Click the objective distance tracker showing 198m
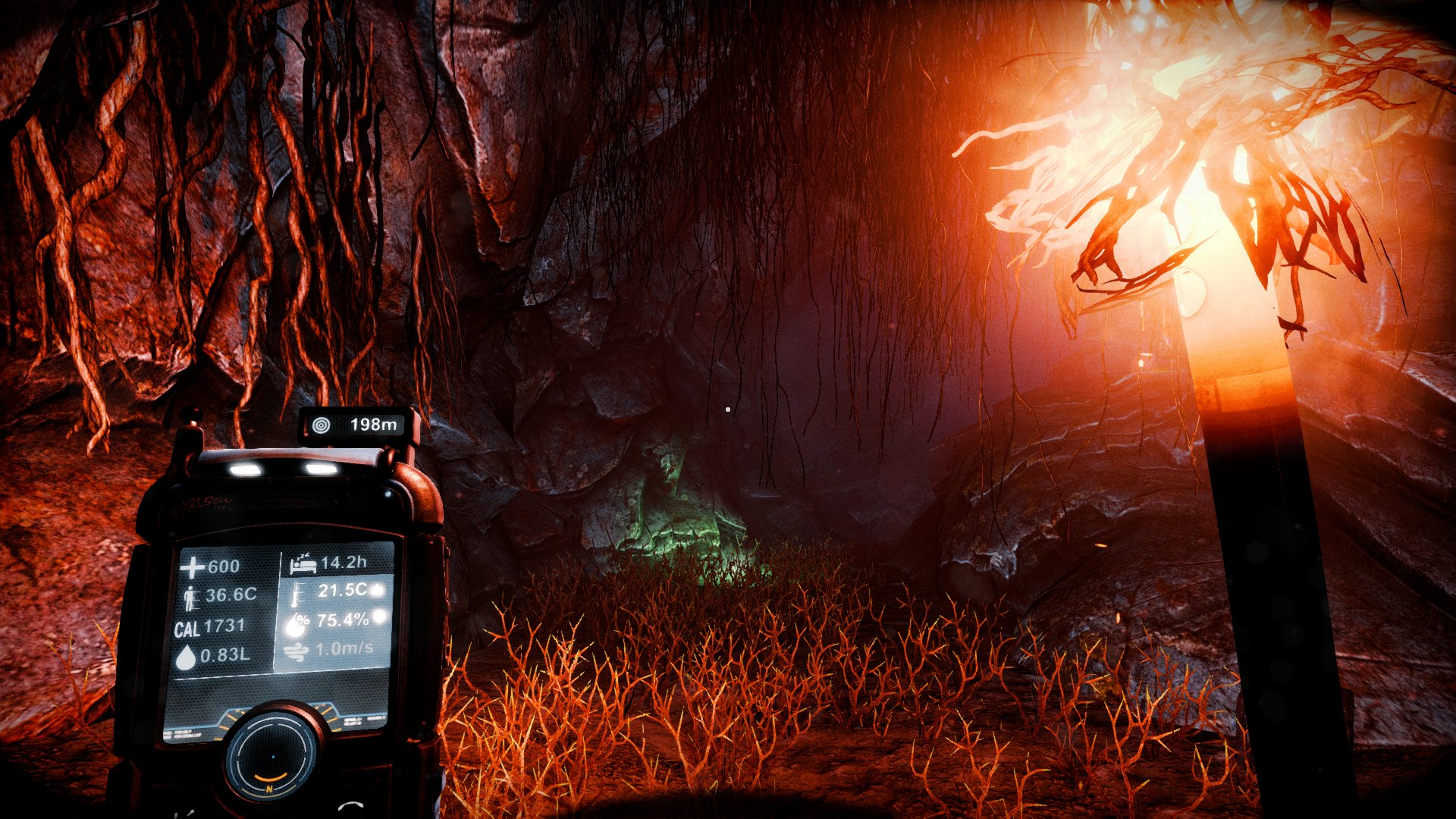The width and height of the screenshot is (1456, 819). coord(358,425)
